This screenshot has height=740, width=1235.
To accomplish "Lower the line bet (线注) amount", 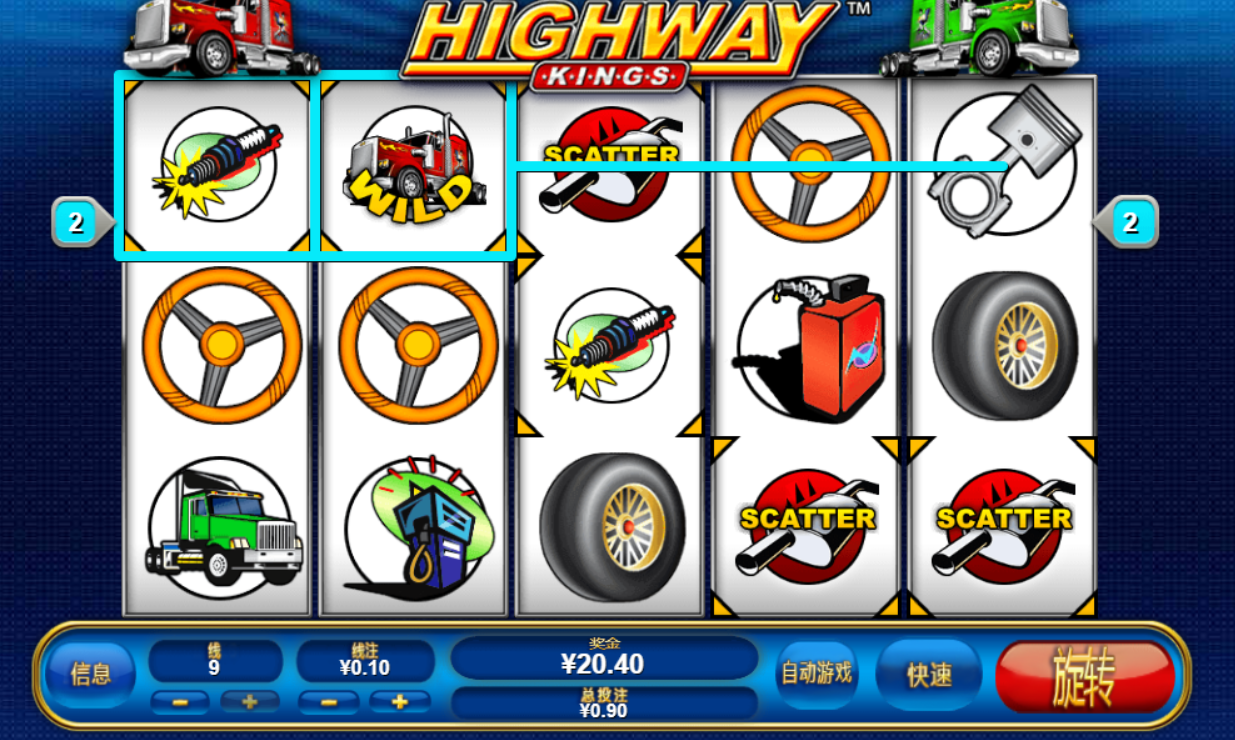I will (329, 702).
